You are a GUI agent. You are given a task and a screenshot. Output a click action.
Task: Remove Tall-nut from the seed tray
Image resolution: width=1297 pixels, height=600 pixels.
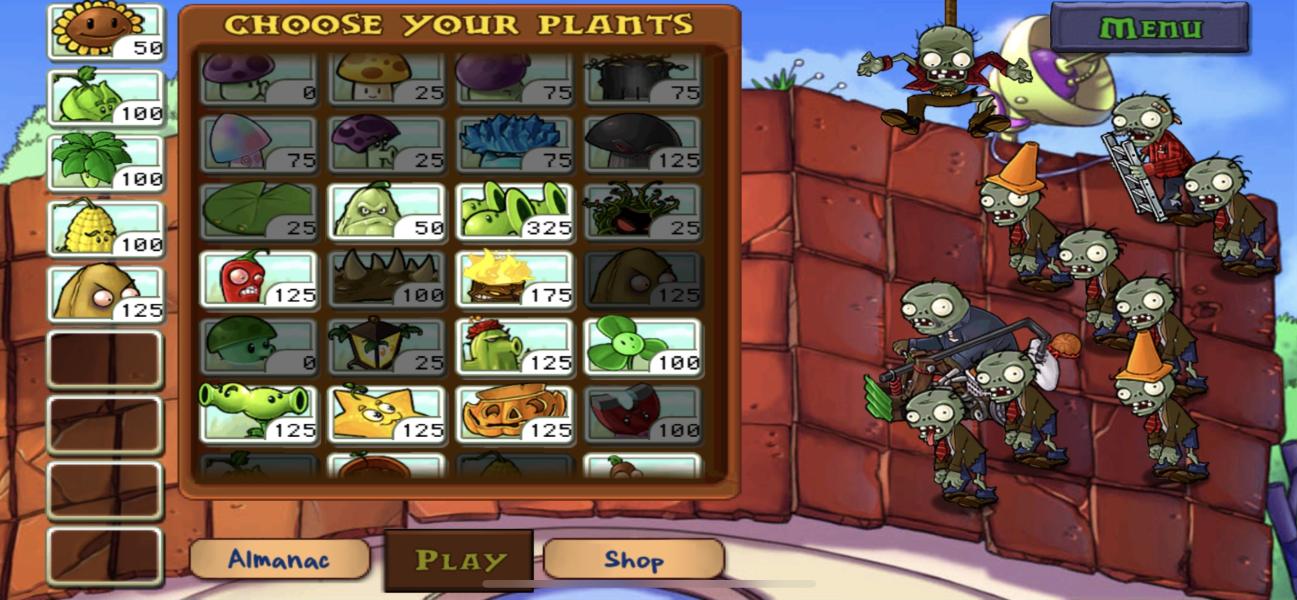click(x=105, y=294)
